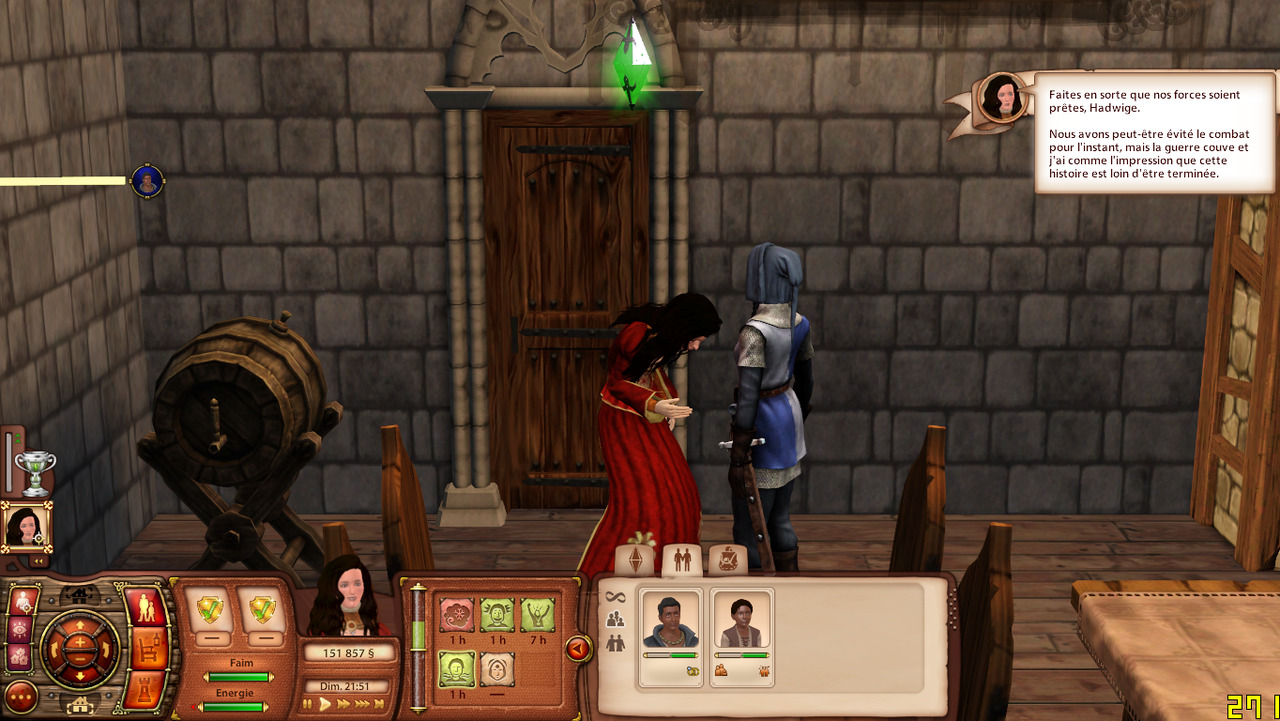The height and width of the screenshot is (721, 1280).
Task: Set game speed to triple fast-forward
Action: click(x=363, y=704)
